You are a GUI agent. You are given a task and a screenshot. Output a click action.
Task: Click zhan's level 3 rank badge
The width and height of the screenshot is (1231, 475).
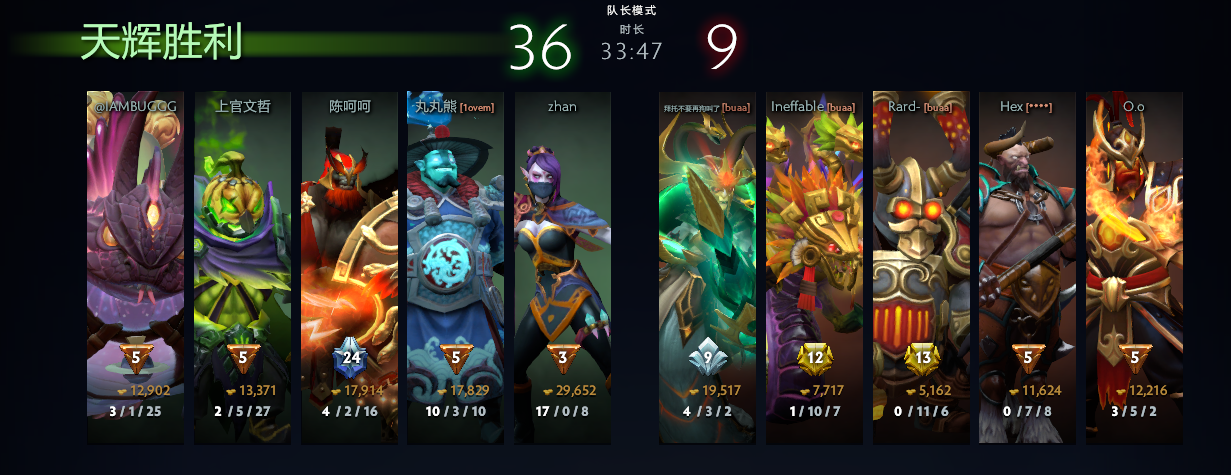[562, 358]
